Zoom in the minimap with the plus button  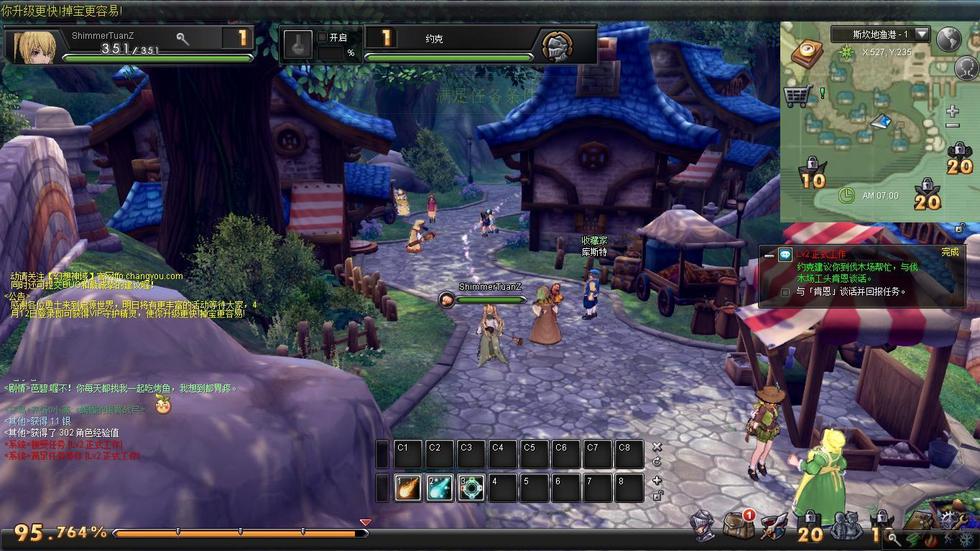click(x=953, y=112)
